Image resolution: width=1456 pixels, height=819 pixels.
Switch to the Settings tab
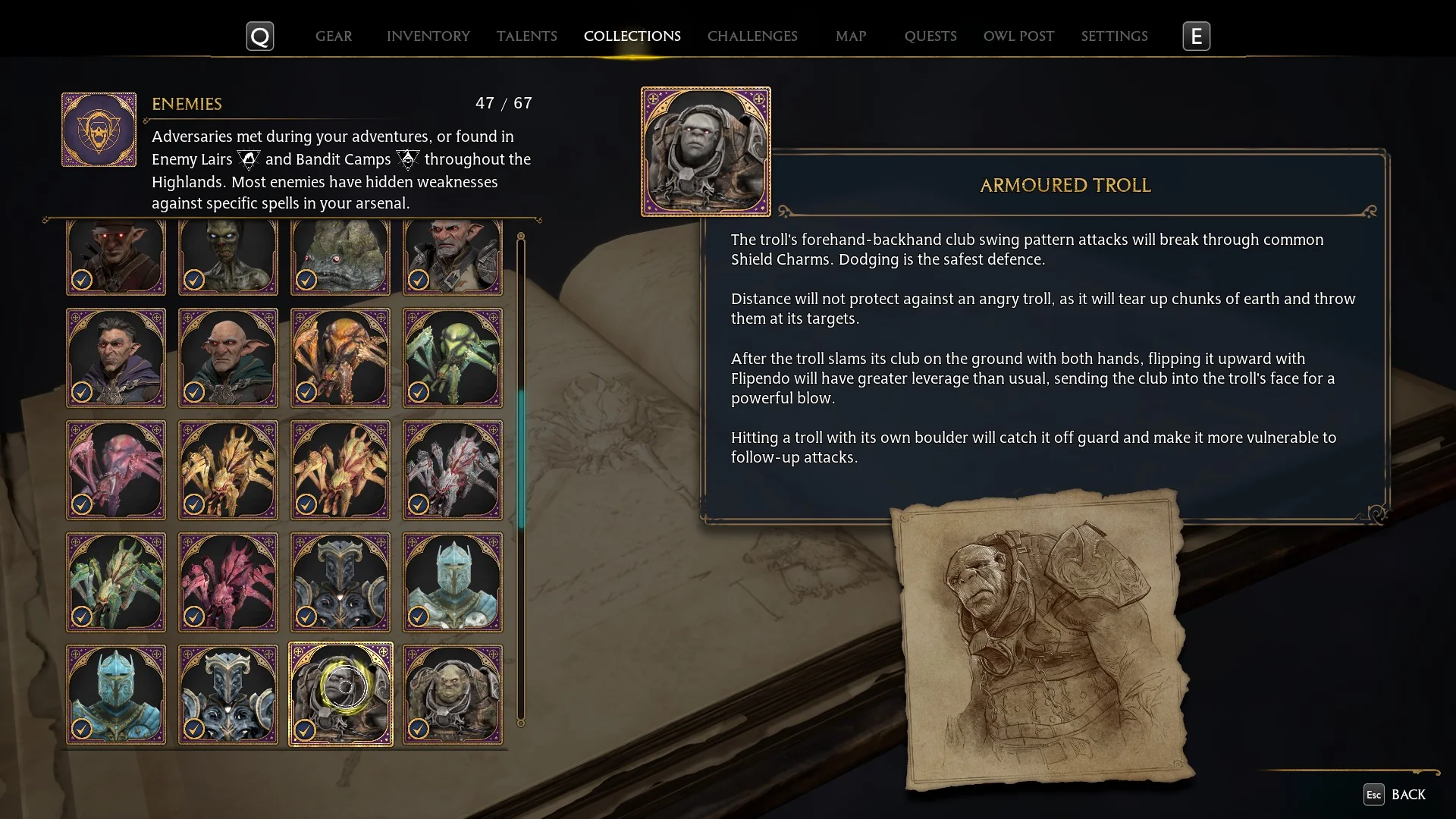point(1113,36)
